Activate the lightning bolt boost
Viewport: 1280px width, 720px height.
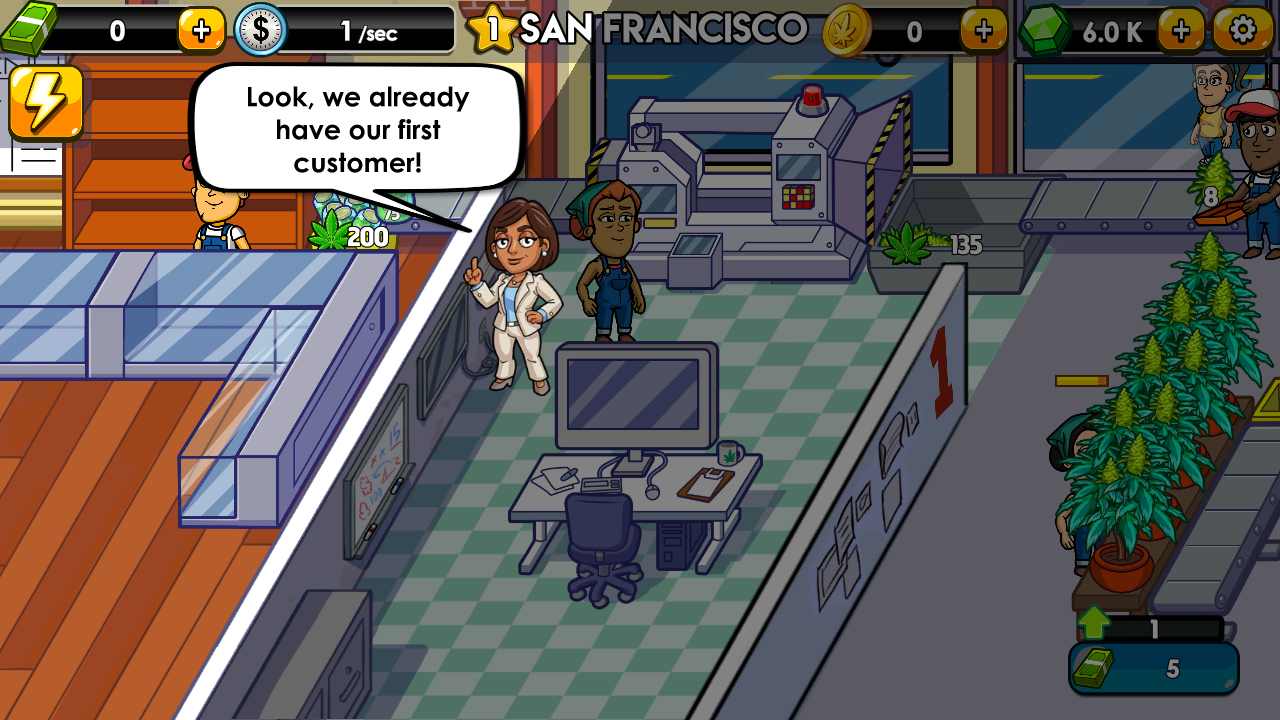(45, 103)
